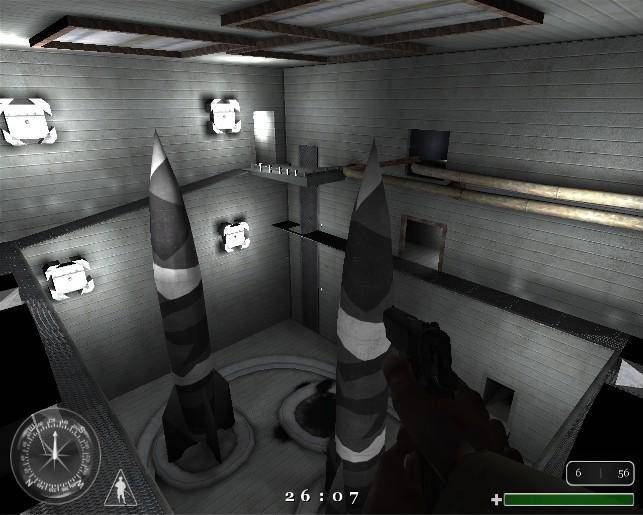Select the standing soldier stance icon
The image size is (643, 515).
click(120, 491)
